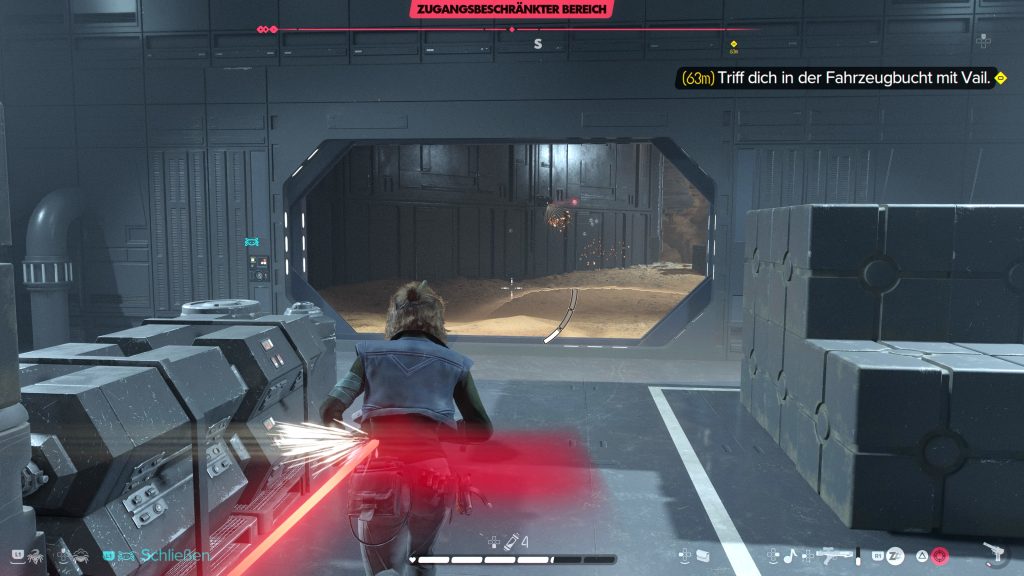The image size is (1024, 576).
Task: Click the restricted area banner 'Zugangsbeschränkter Bereich'
Action: (511, 11)
